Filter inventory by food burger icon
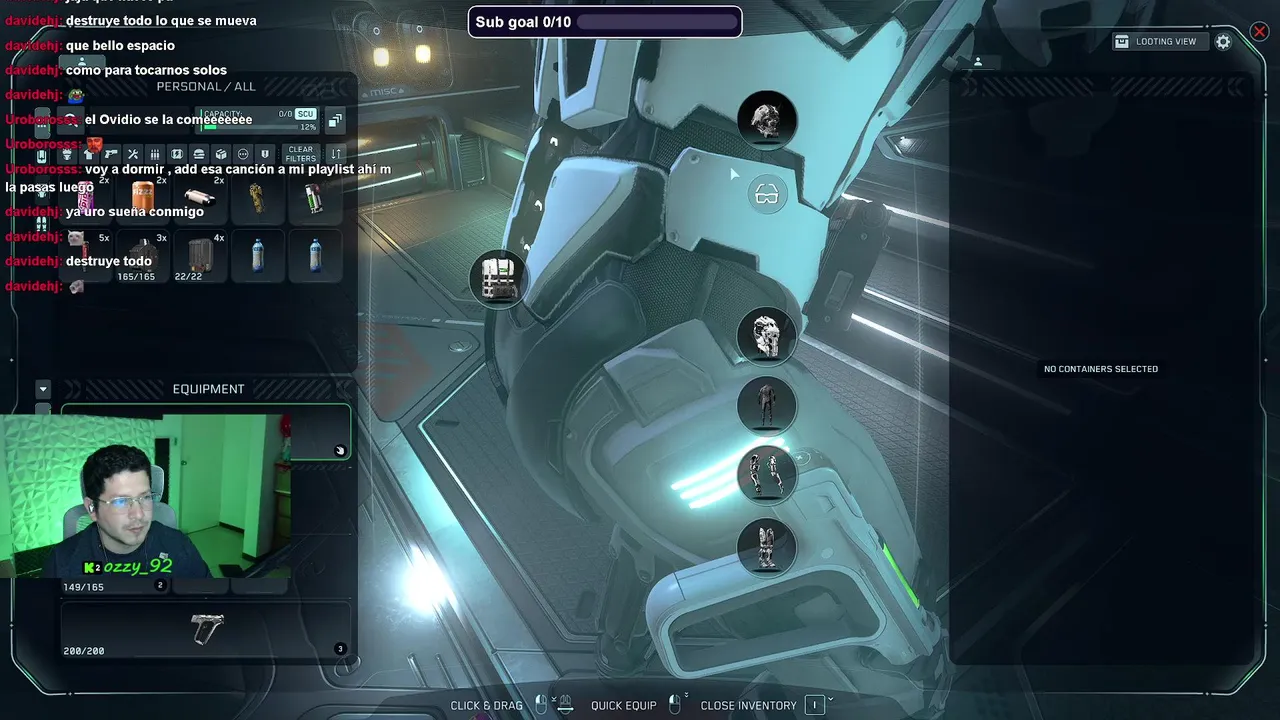 (199, 154)
